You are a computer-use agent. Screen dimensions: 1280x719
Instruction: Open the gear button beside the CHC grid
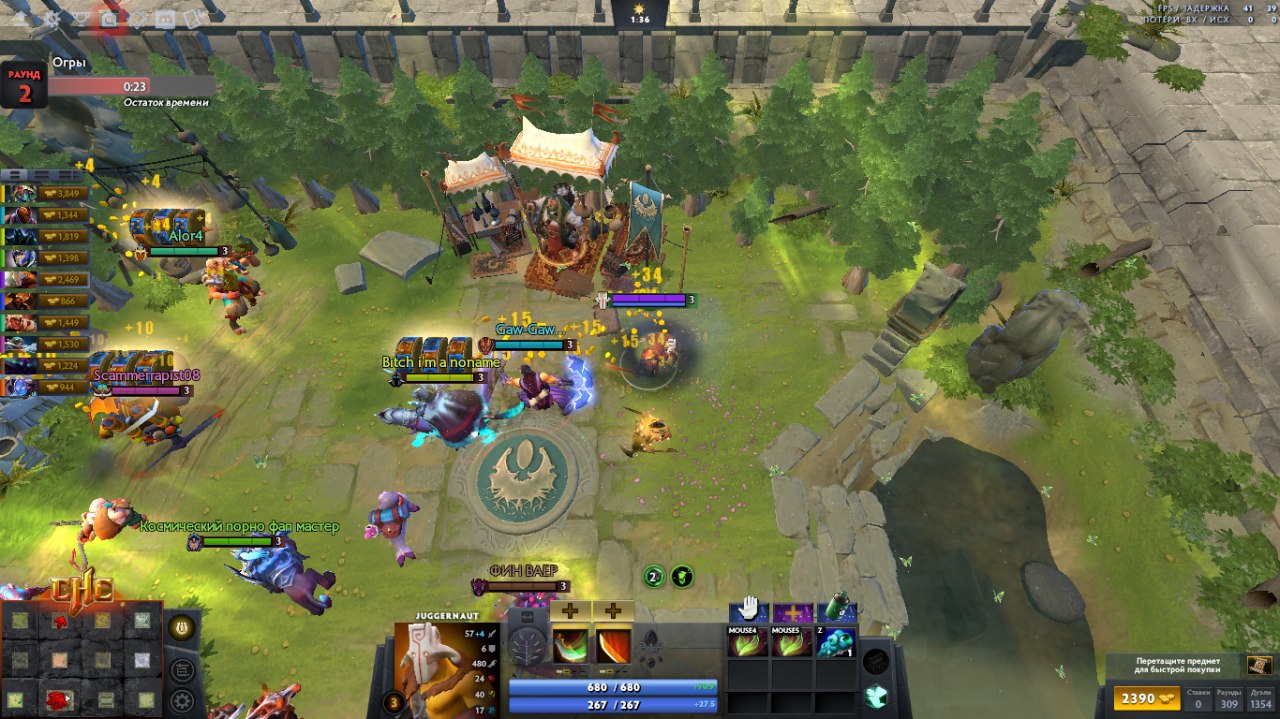(182, 700)
